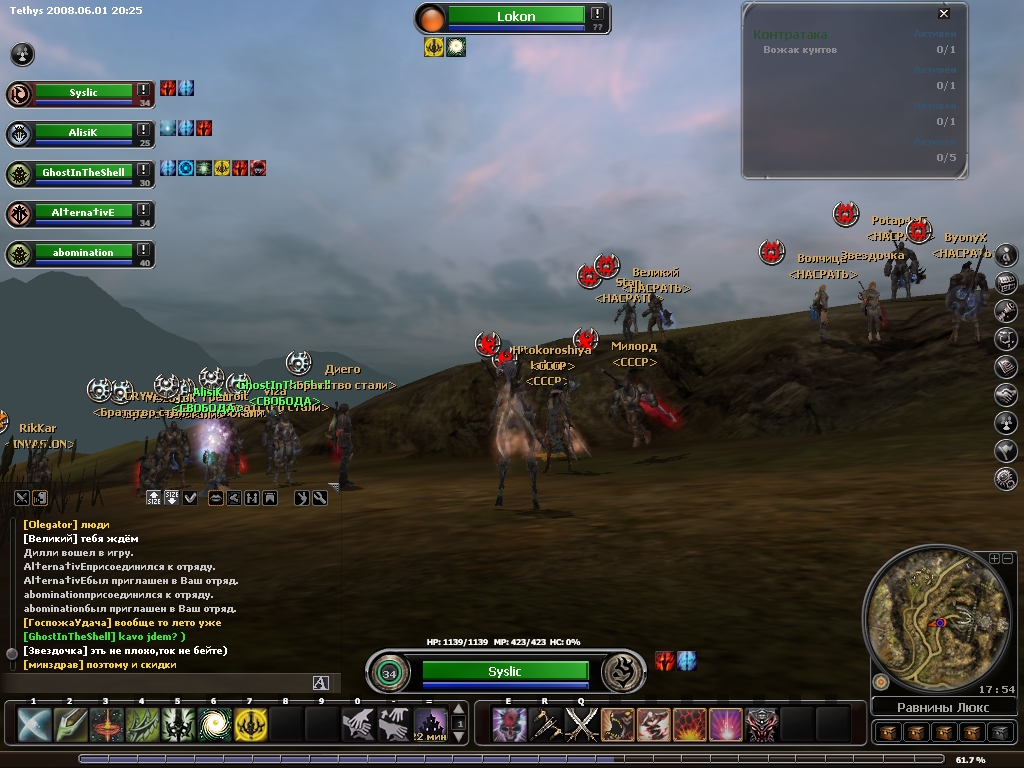Viewport: 1024px width, 768px height.
Task: Switch hotbar page with the up arrow
Action: [460, 710]
